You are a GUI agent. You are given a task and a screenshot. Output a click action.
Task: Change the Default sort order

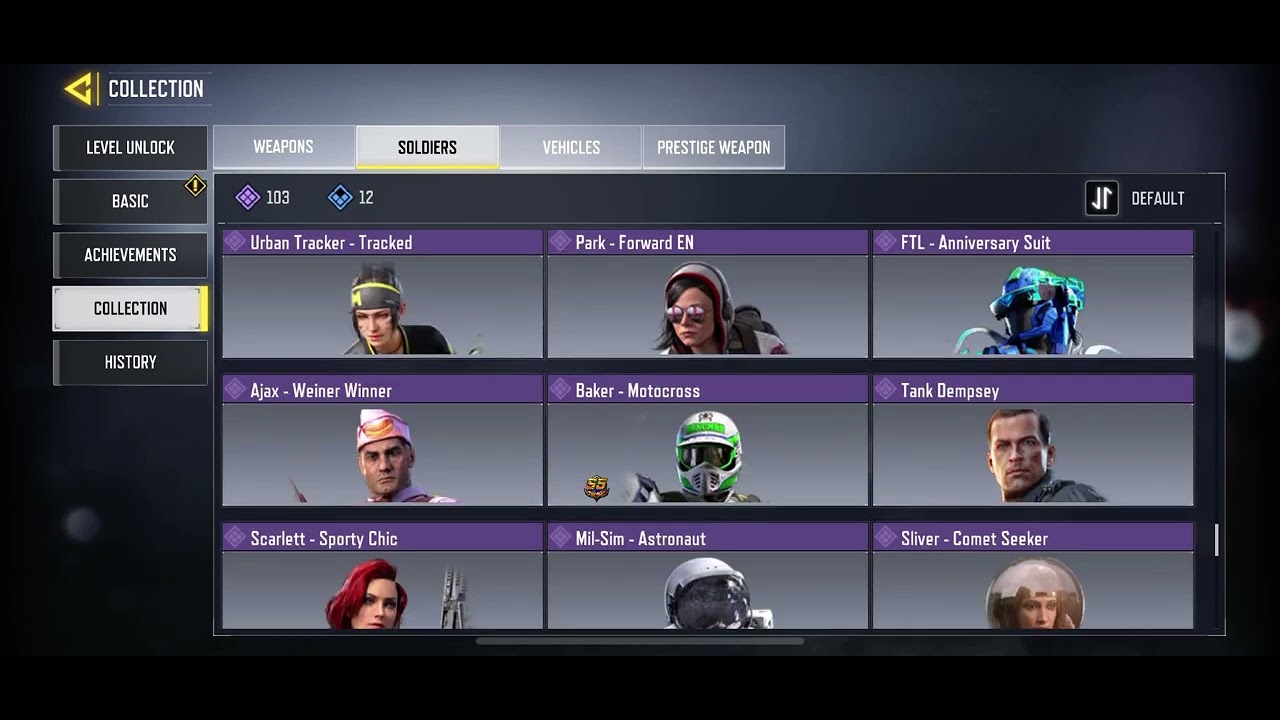coord(1135,198)
